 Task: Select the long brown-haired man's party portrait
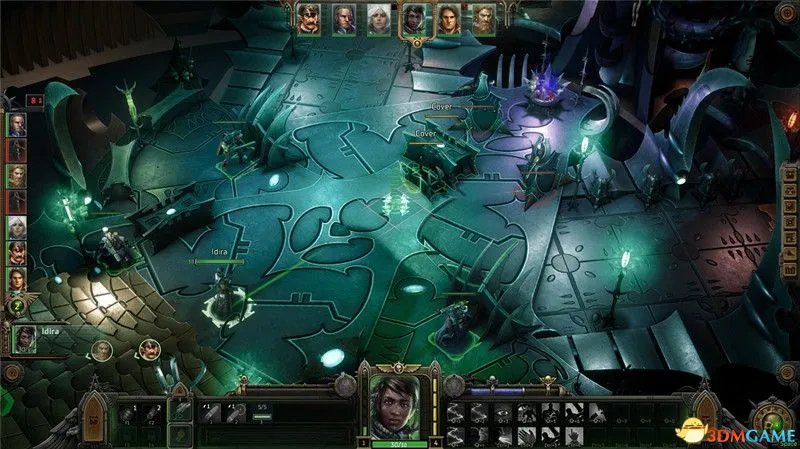[448, 18]
